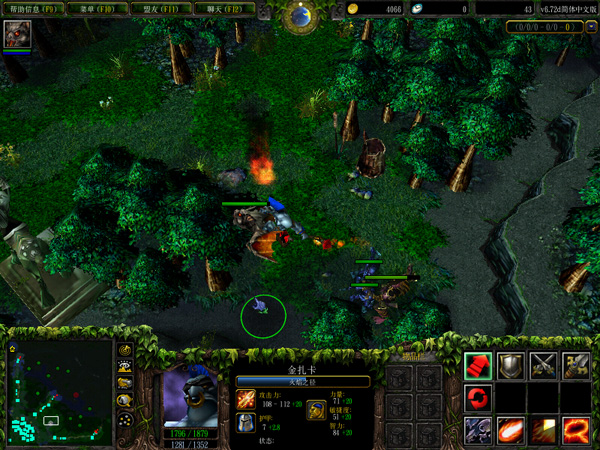Screen dimensions: 600x450
Task: Choose the shield Stop command
Action: [511, 366]
